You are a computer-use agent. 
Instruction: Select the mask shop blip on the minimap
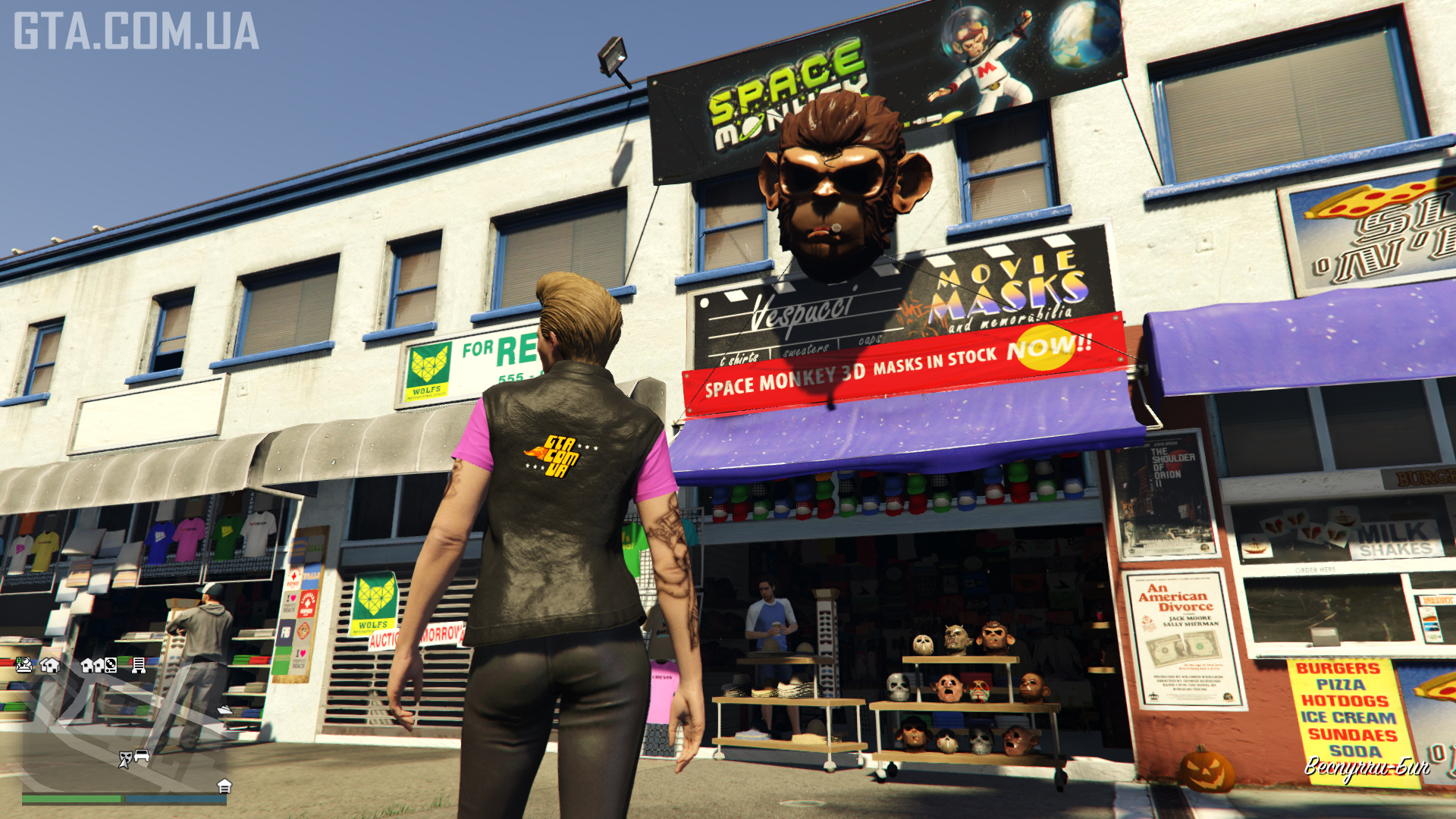tap(125, 758)
